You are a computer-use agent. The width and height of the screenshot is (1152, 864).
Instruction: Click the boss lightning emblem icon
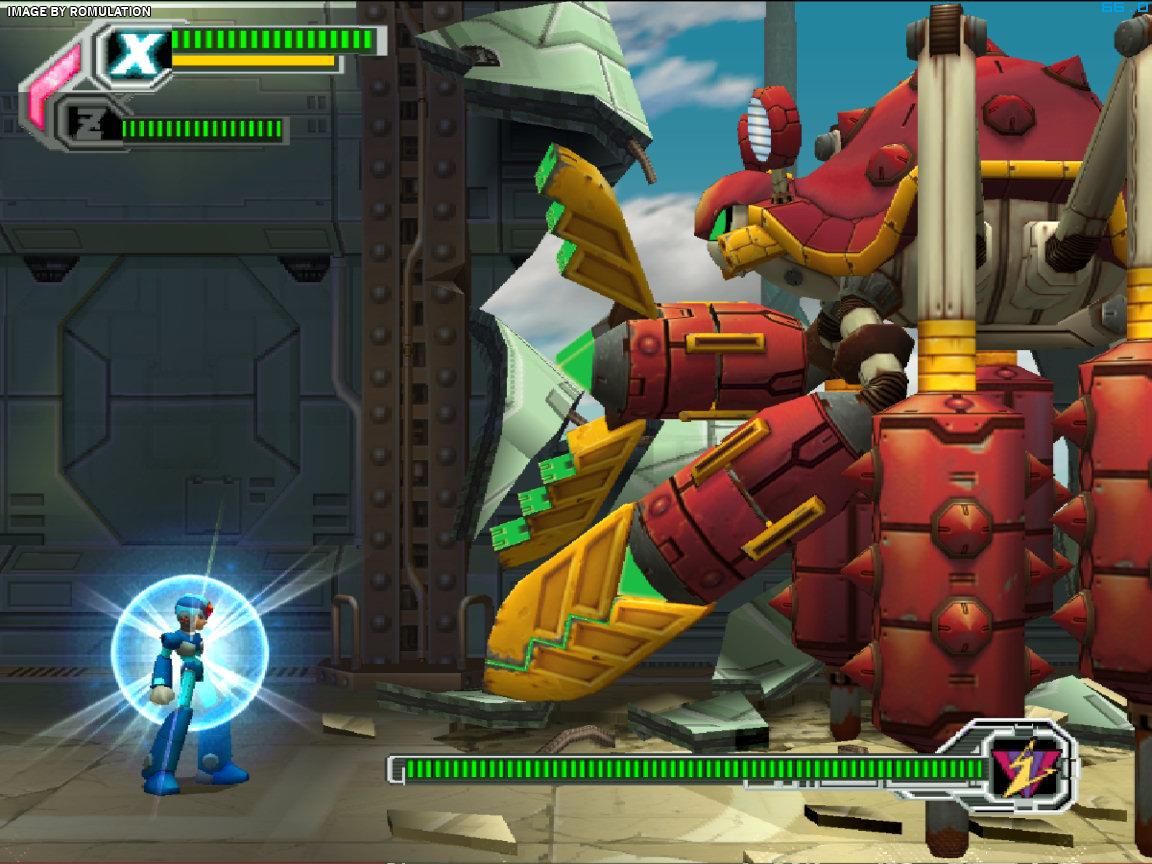[1024, 767]
